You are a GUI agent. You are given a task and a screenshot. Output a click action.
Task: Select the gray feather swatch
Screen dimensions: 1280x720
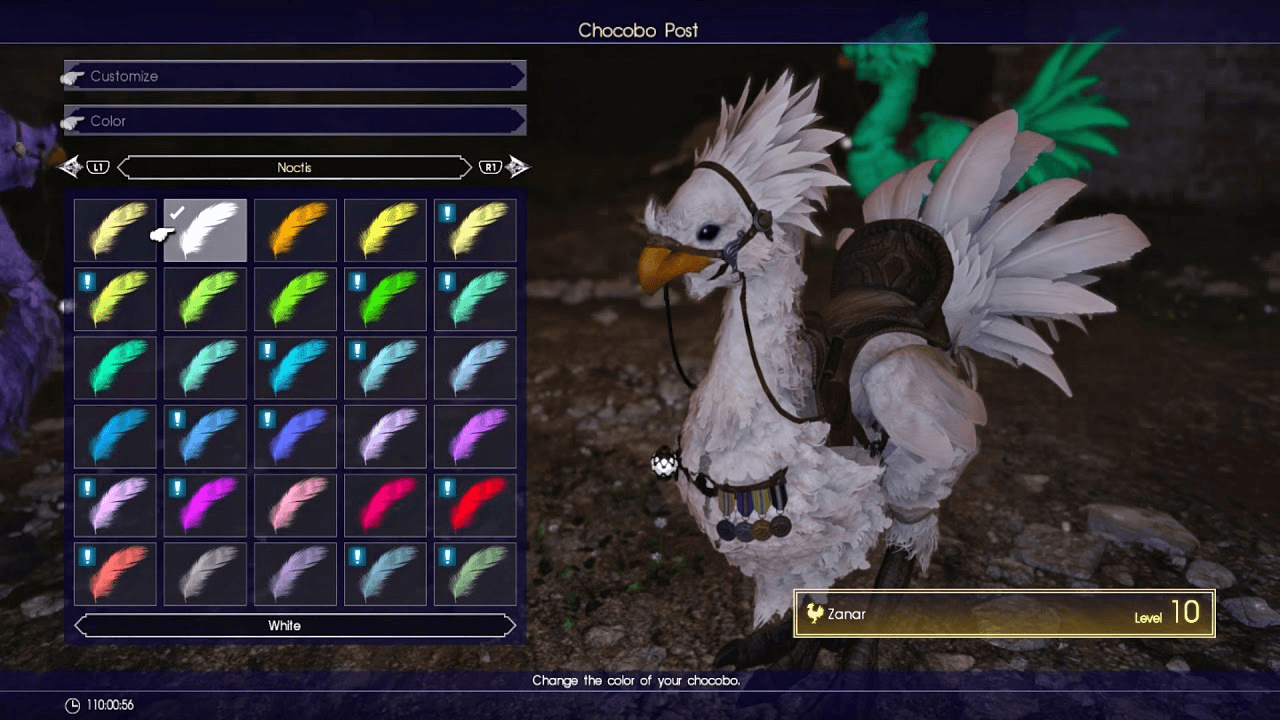[x=205, y=573]
